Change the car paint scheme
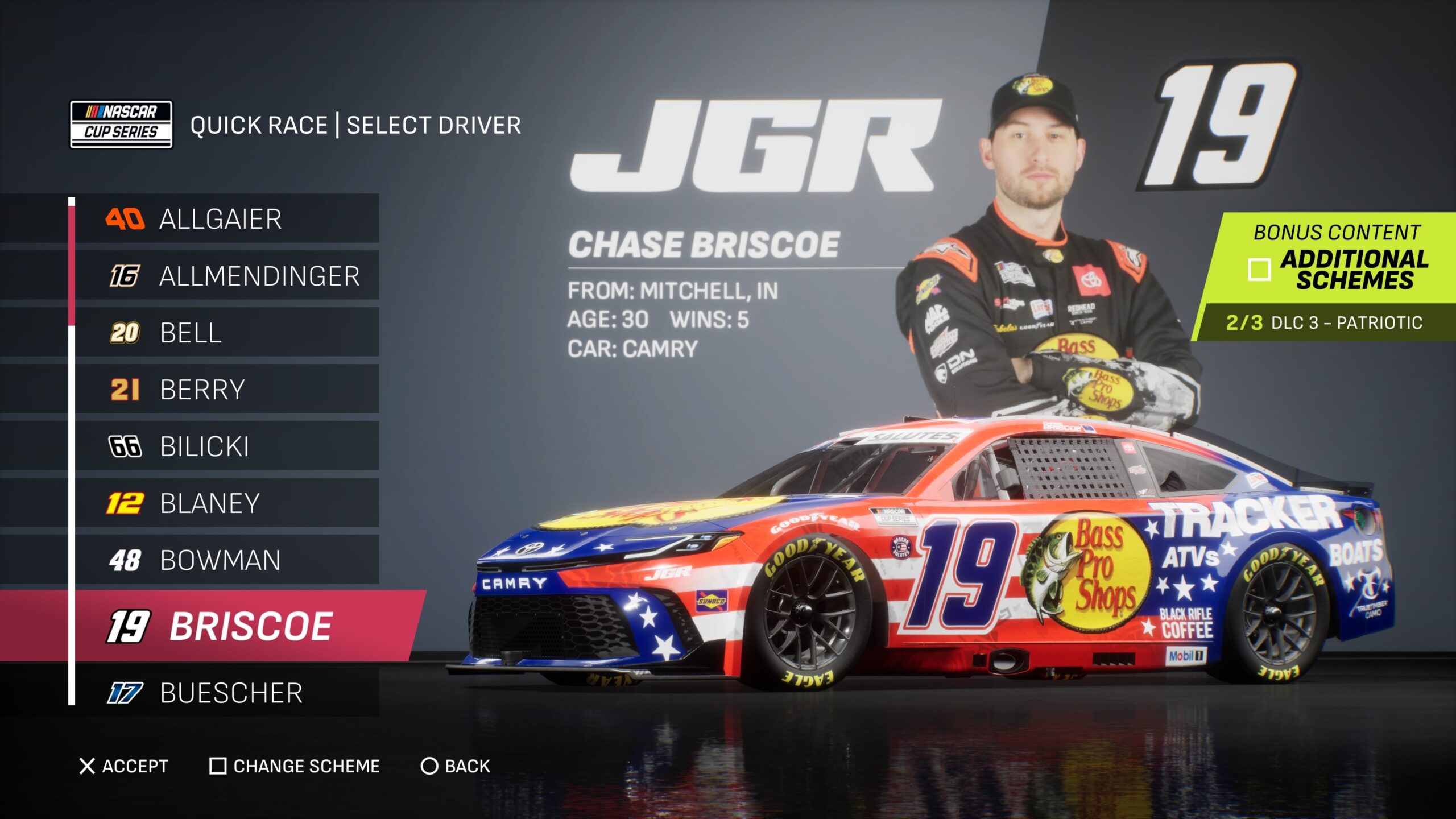 click(295, 766)
